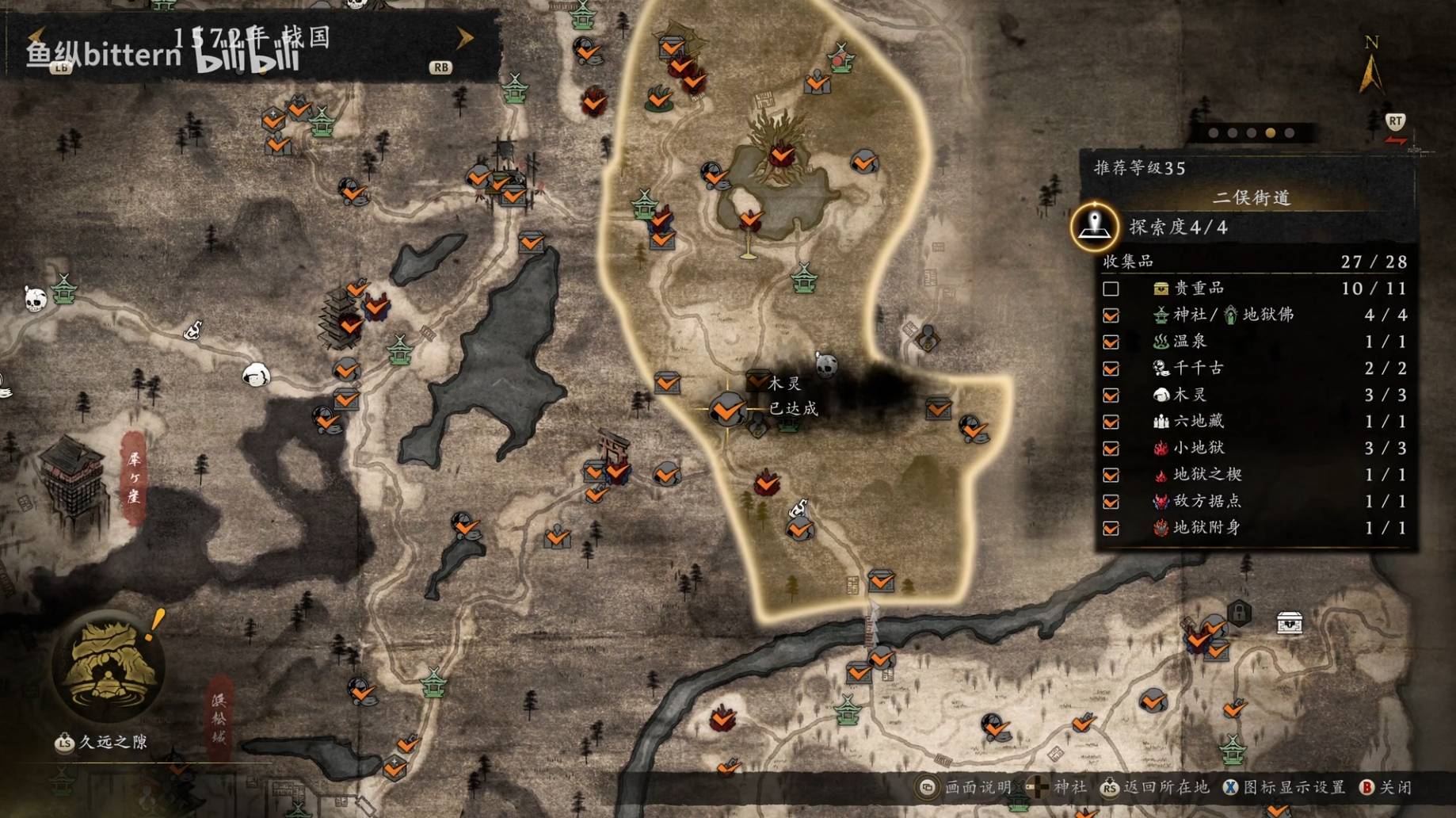Toggle the 神社/地狱佛 filter checkbox

pyautogui.click(x=1111, y=315)
